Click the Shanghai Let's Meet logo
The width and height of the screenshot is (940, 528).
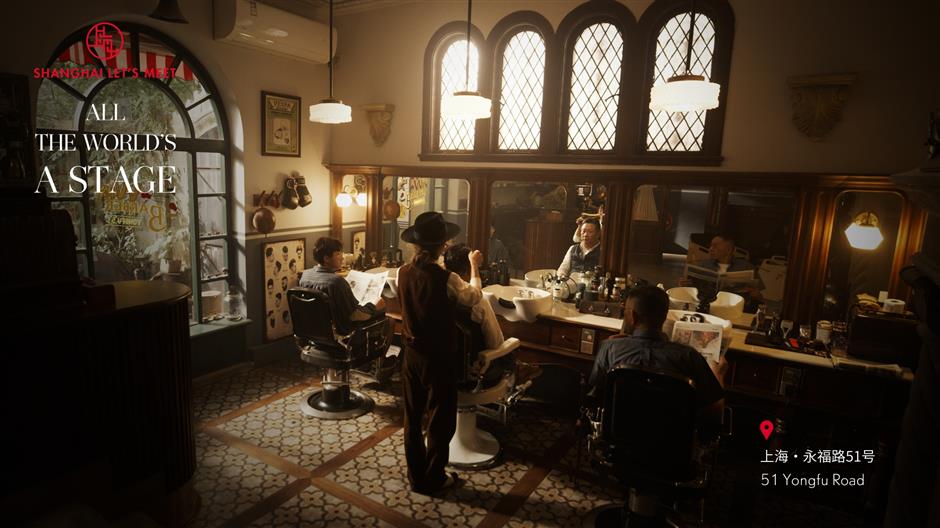(105, 50)
